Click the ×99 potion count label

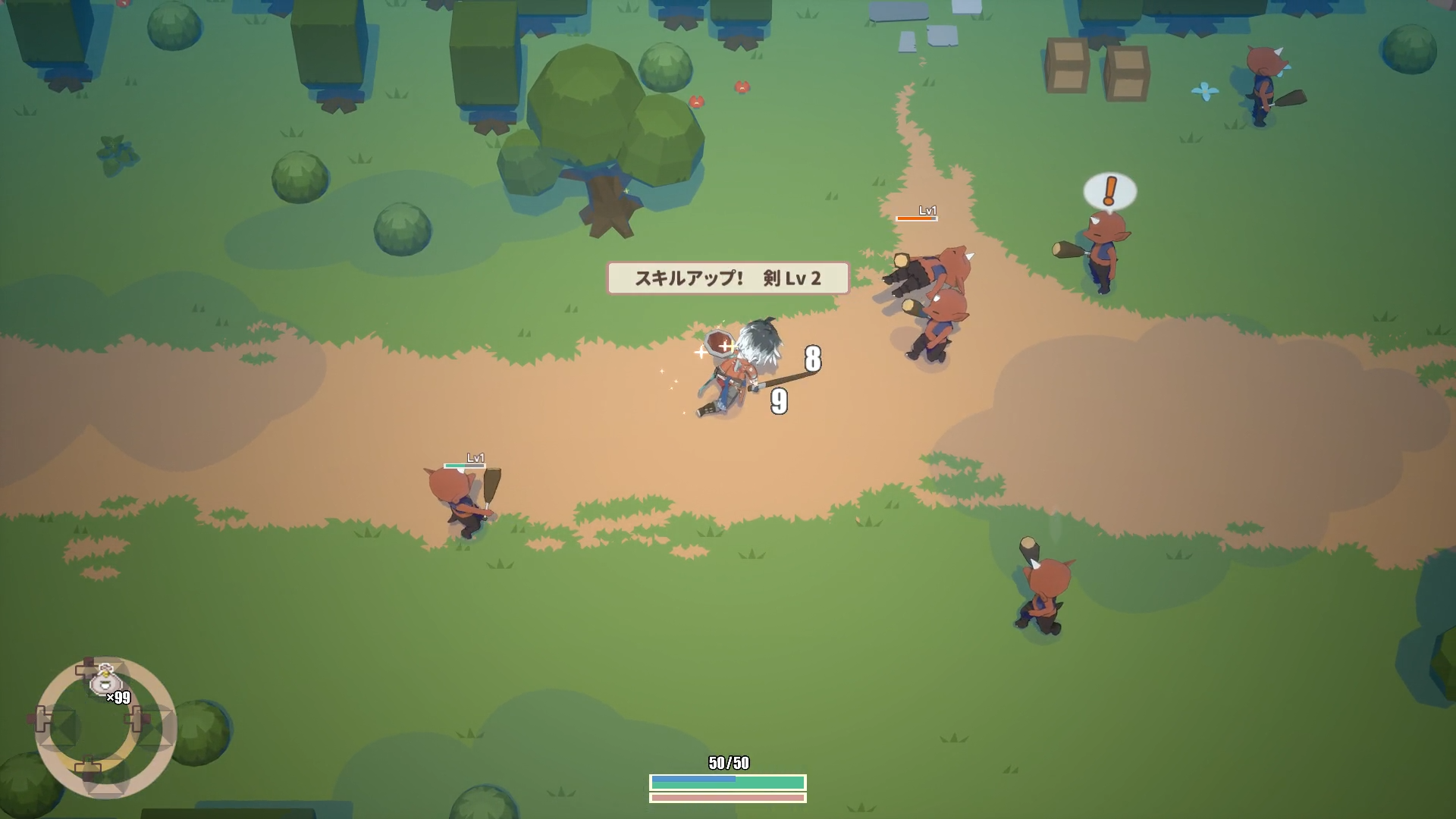(x=118, y=697)
